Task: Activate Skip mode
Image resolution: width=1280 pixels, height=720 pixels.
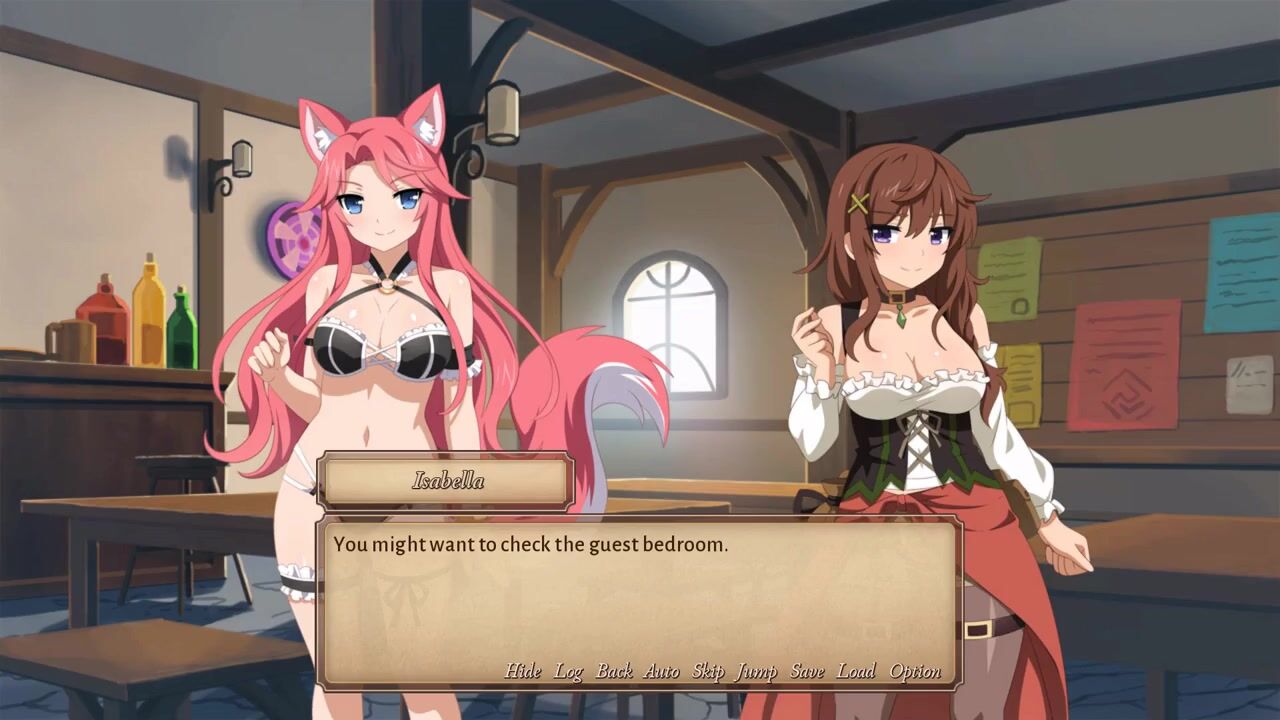Action: tap(708, 671)
